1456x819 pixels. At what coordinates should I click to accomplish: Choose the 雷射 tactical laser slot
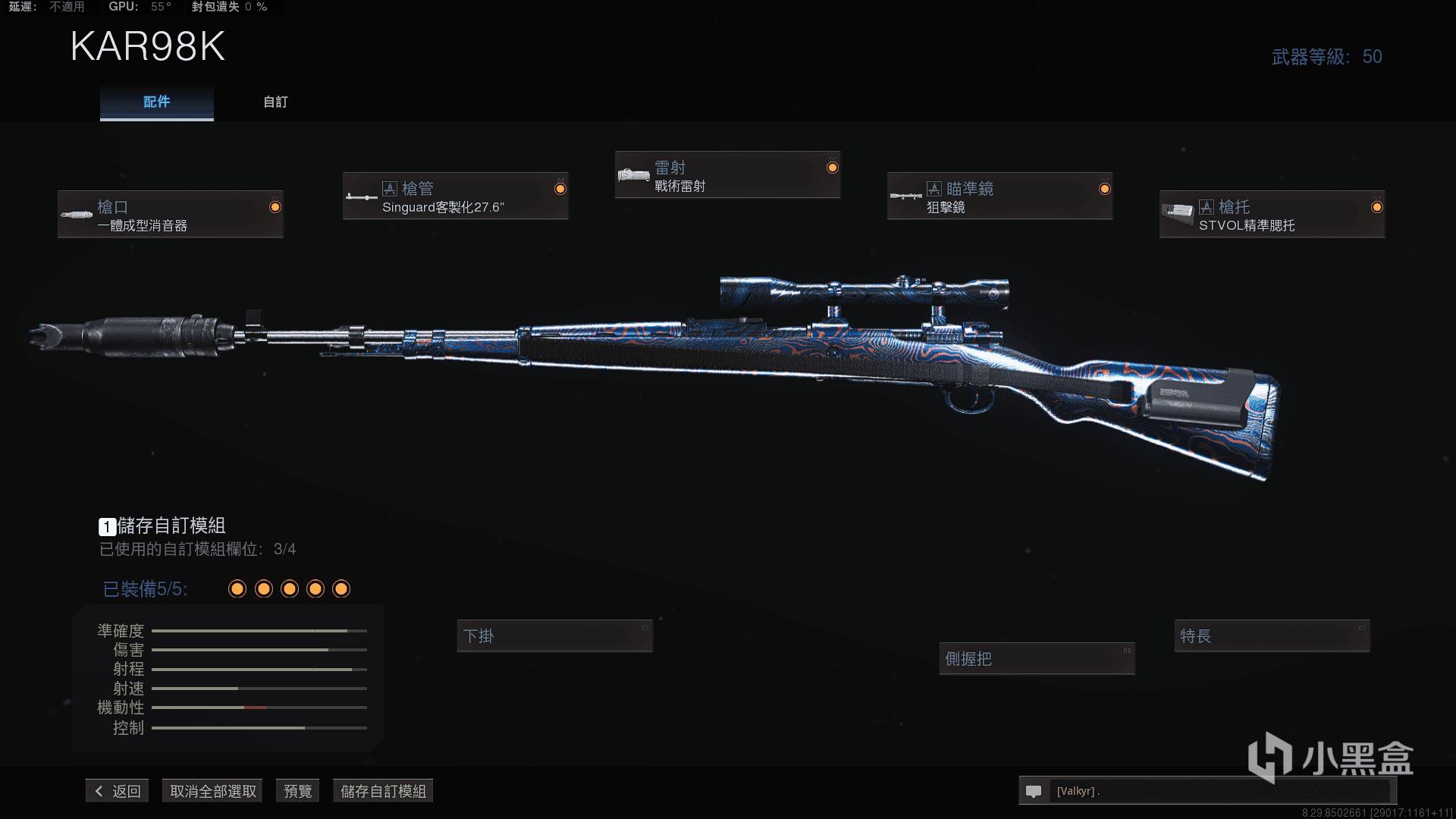click(x=727, y=175)
